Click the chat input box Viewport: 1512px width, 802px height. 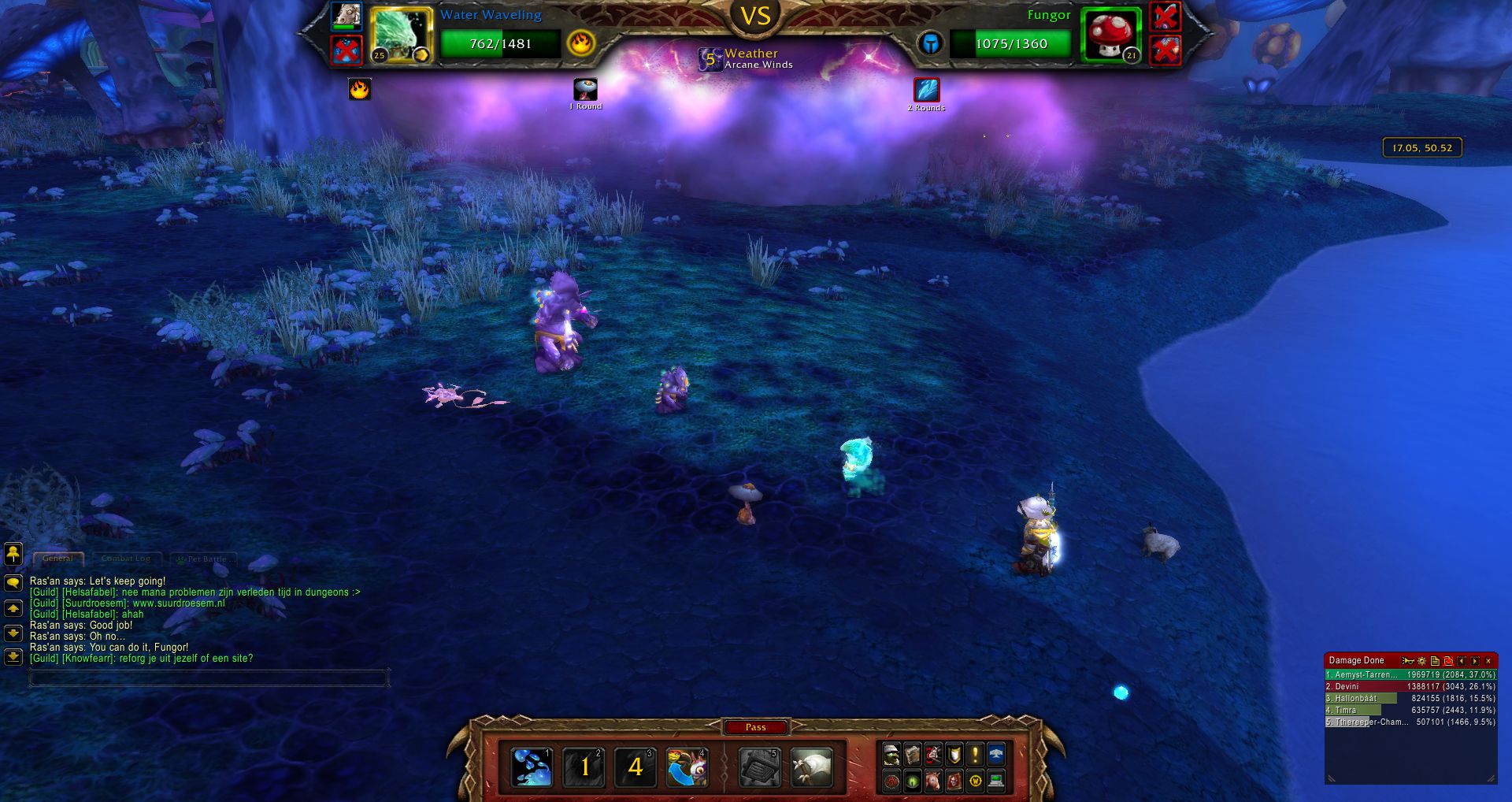click(208, 678)
